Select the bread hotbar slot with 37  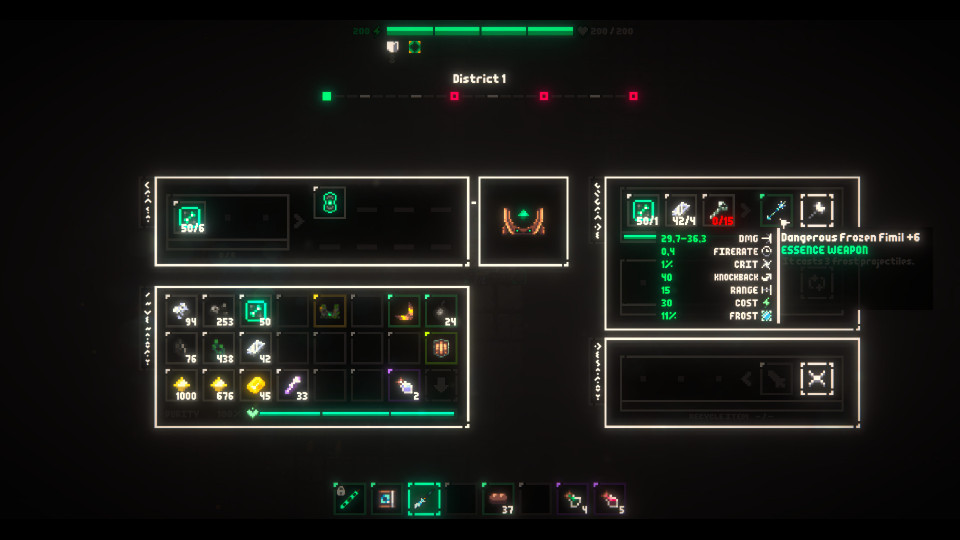(x=498, y=498)
